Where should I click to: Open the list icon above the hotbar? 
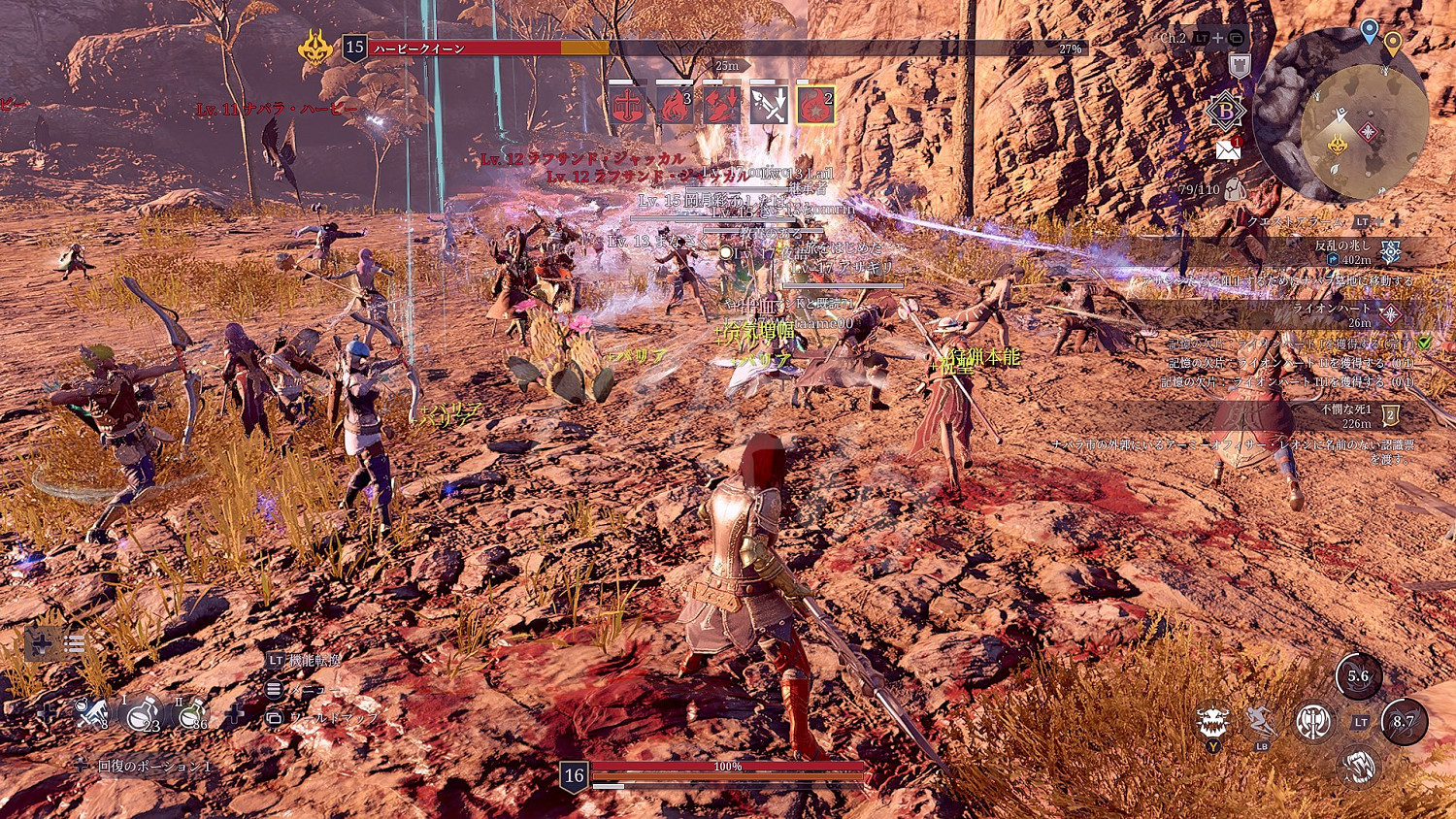[x=74, y=643]
